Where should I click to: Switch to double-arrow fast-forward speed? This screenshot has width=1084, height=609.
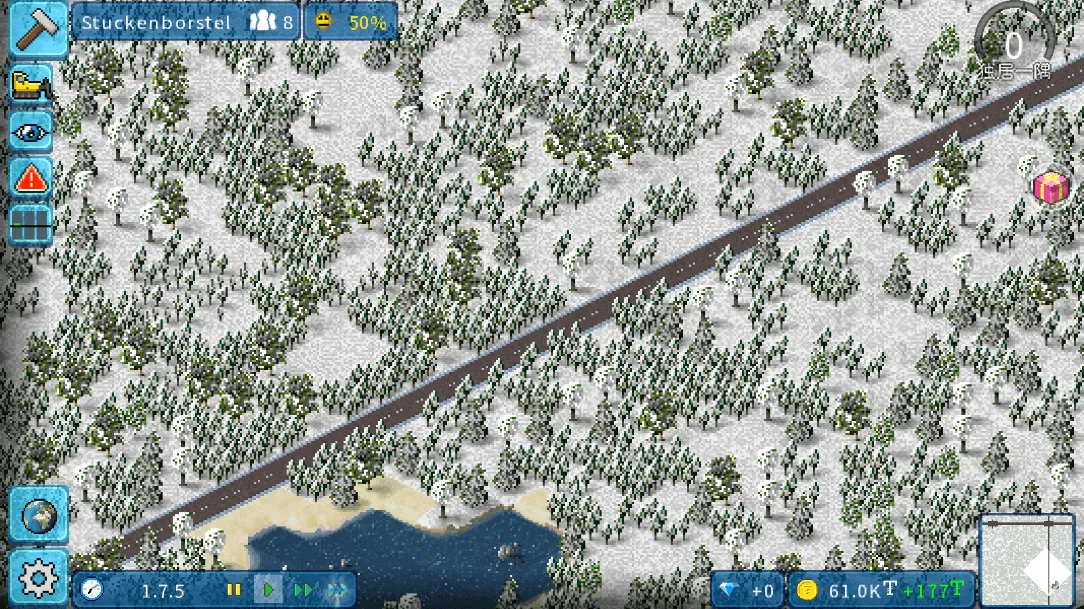tap(303, 590)
